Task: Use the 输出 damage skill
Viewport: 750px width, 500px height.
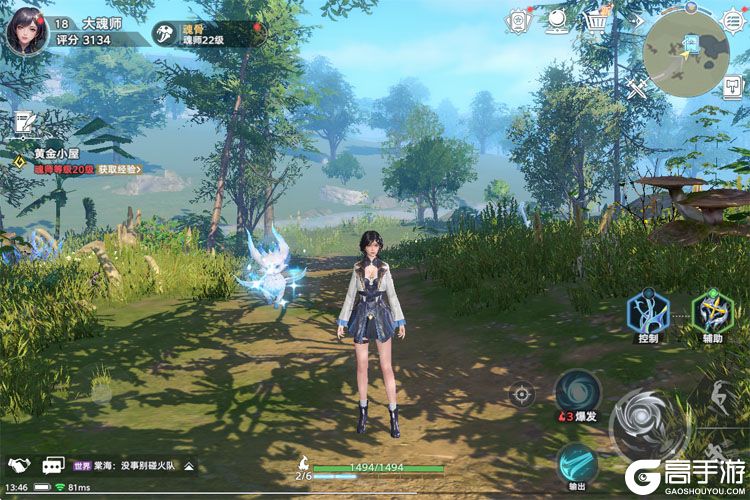Action: click(x=578, y=464)
